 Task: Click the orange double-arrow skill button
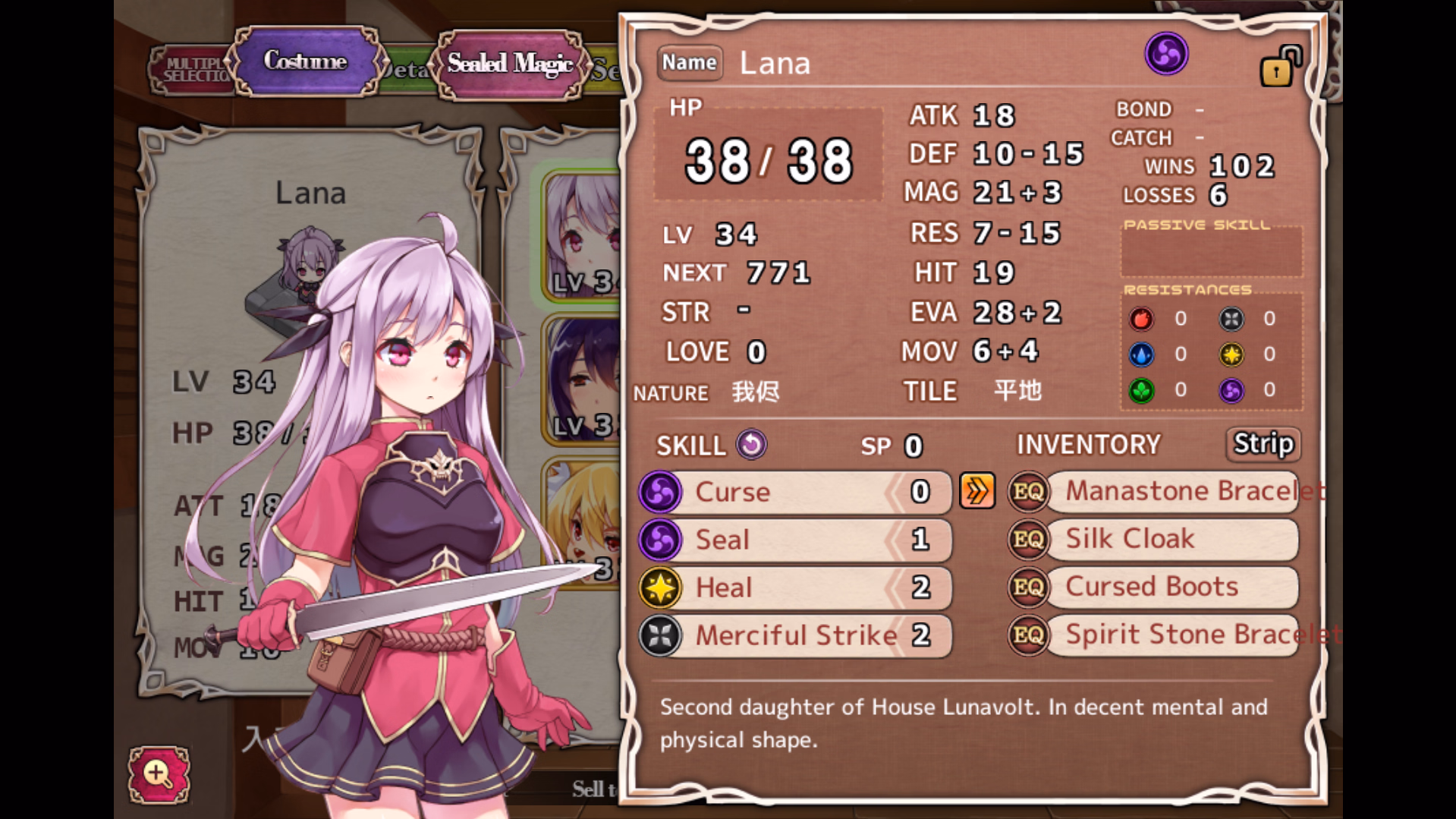(x=976, y=492)
